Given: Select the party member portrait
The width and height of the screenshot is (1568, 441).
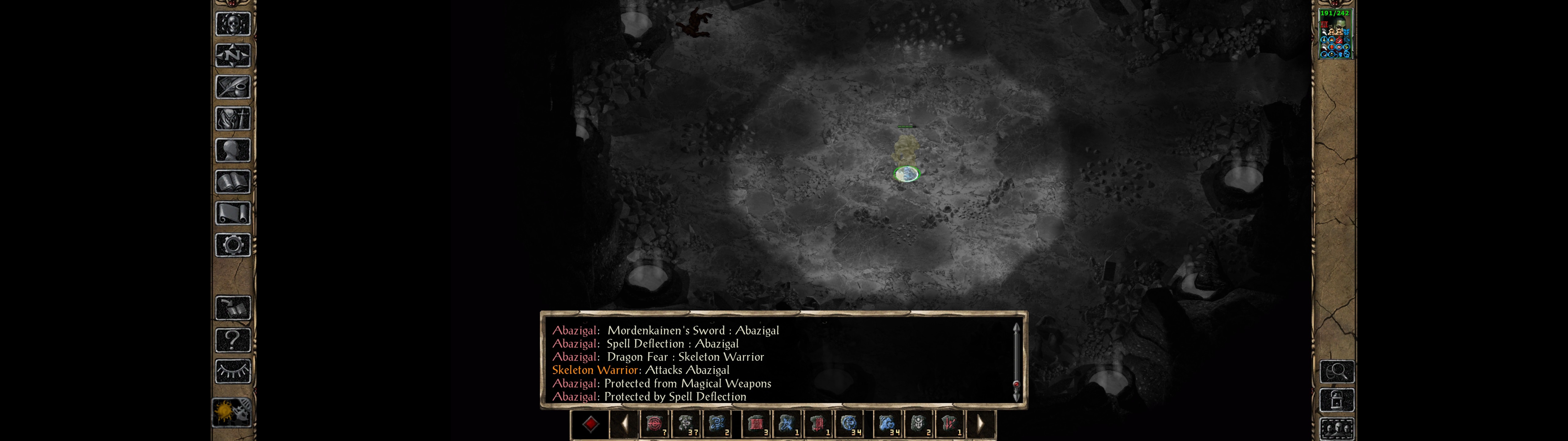Looking at the screenshot, I should (1334, 34).
